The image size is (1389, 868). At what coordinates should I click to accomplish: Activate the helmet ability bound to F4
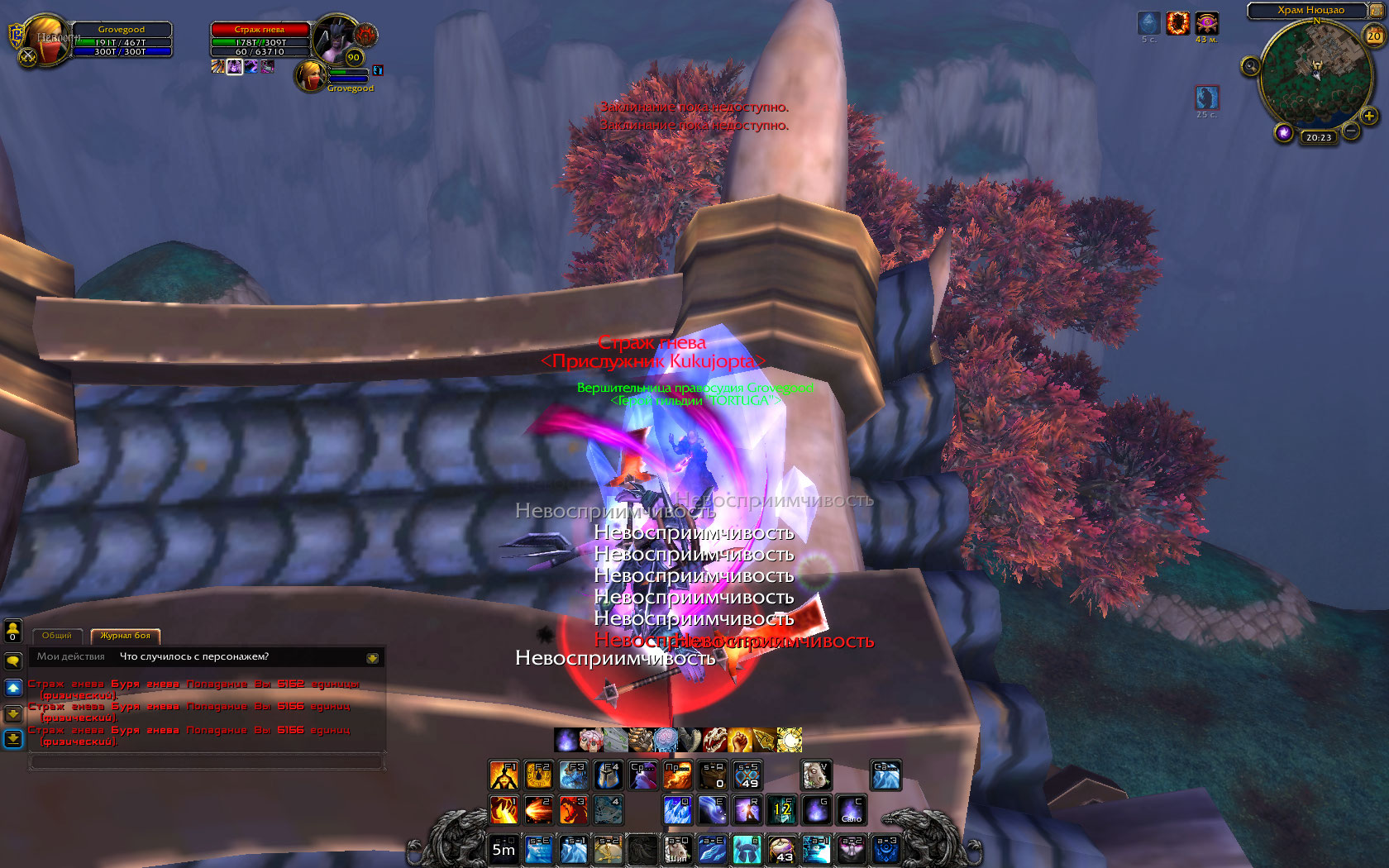point(608,775)
